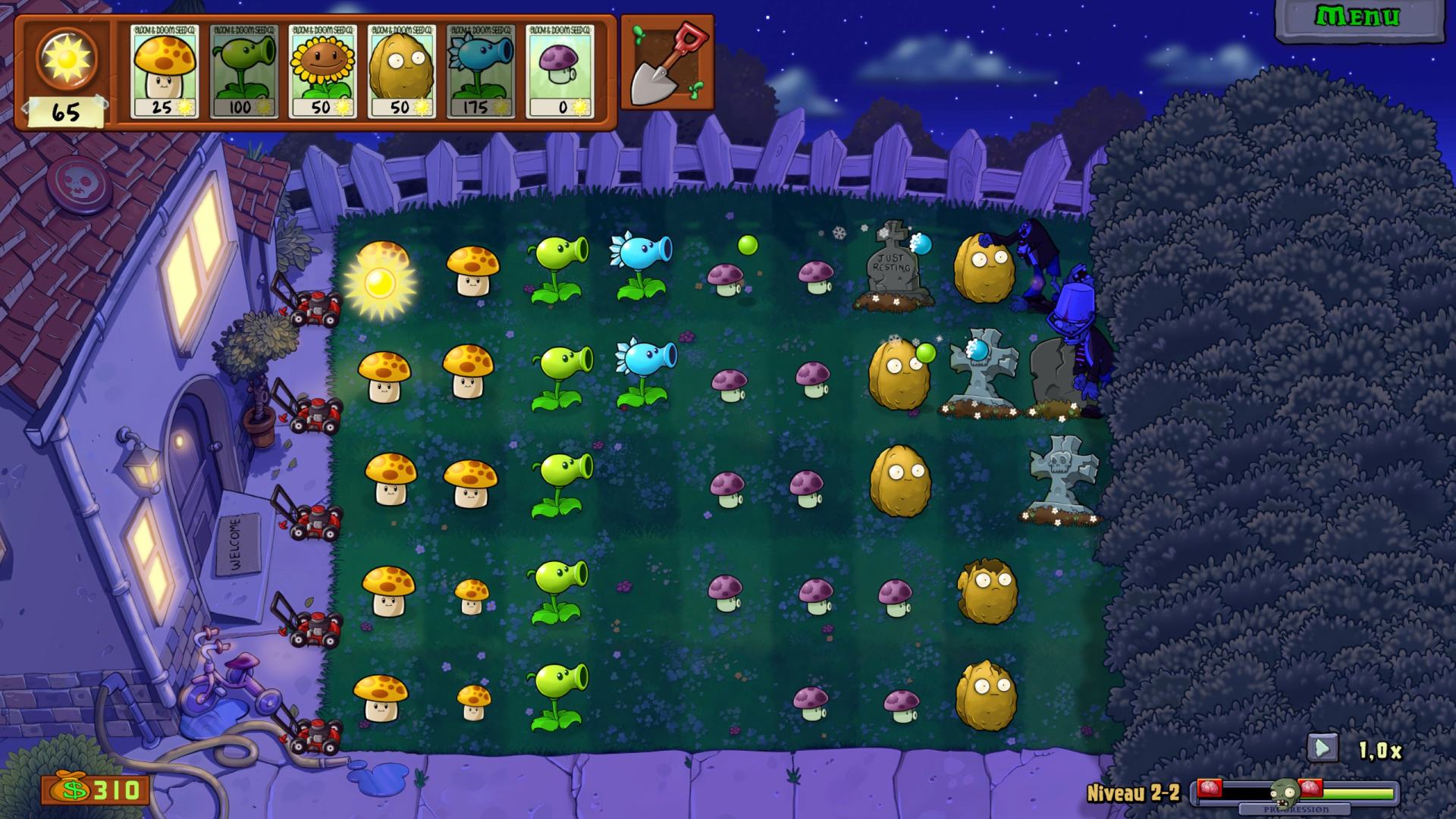The height and width of the screenshot is (819, 1456).
Task: Choose the Peashooter seed packet
Action: [x=244, y=71]
